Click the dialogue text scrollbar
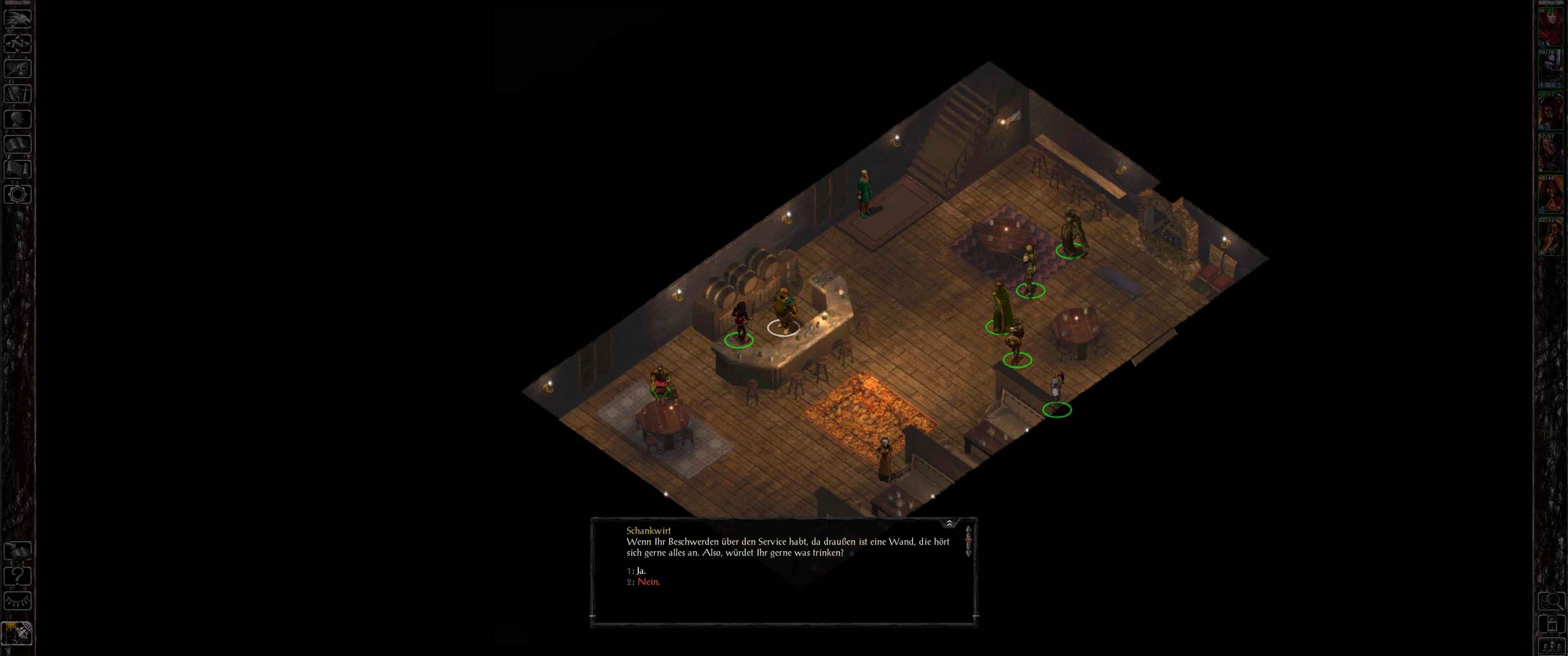 969,540
